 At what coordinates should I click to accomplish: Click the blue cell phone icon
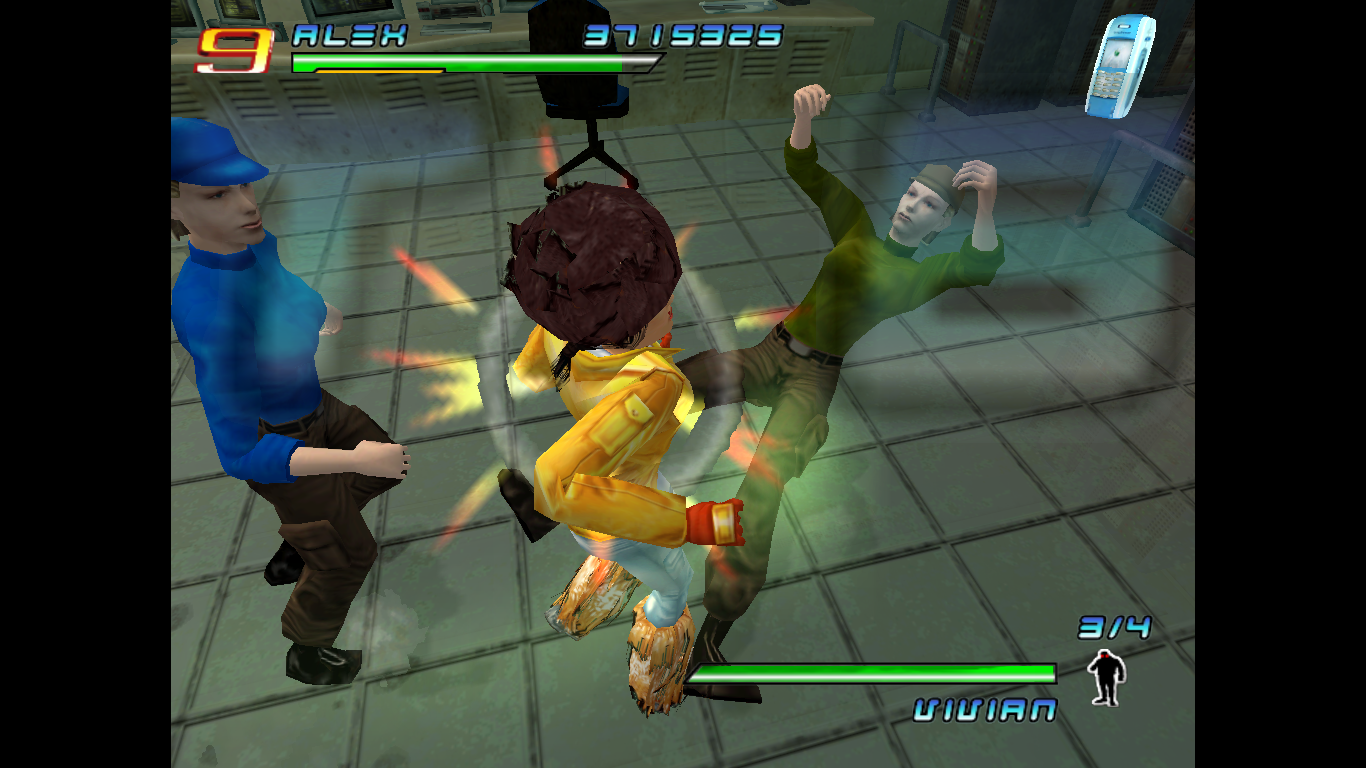(x=1119, y=66)
